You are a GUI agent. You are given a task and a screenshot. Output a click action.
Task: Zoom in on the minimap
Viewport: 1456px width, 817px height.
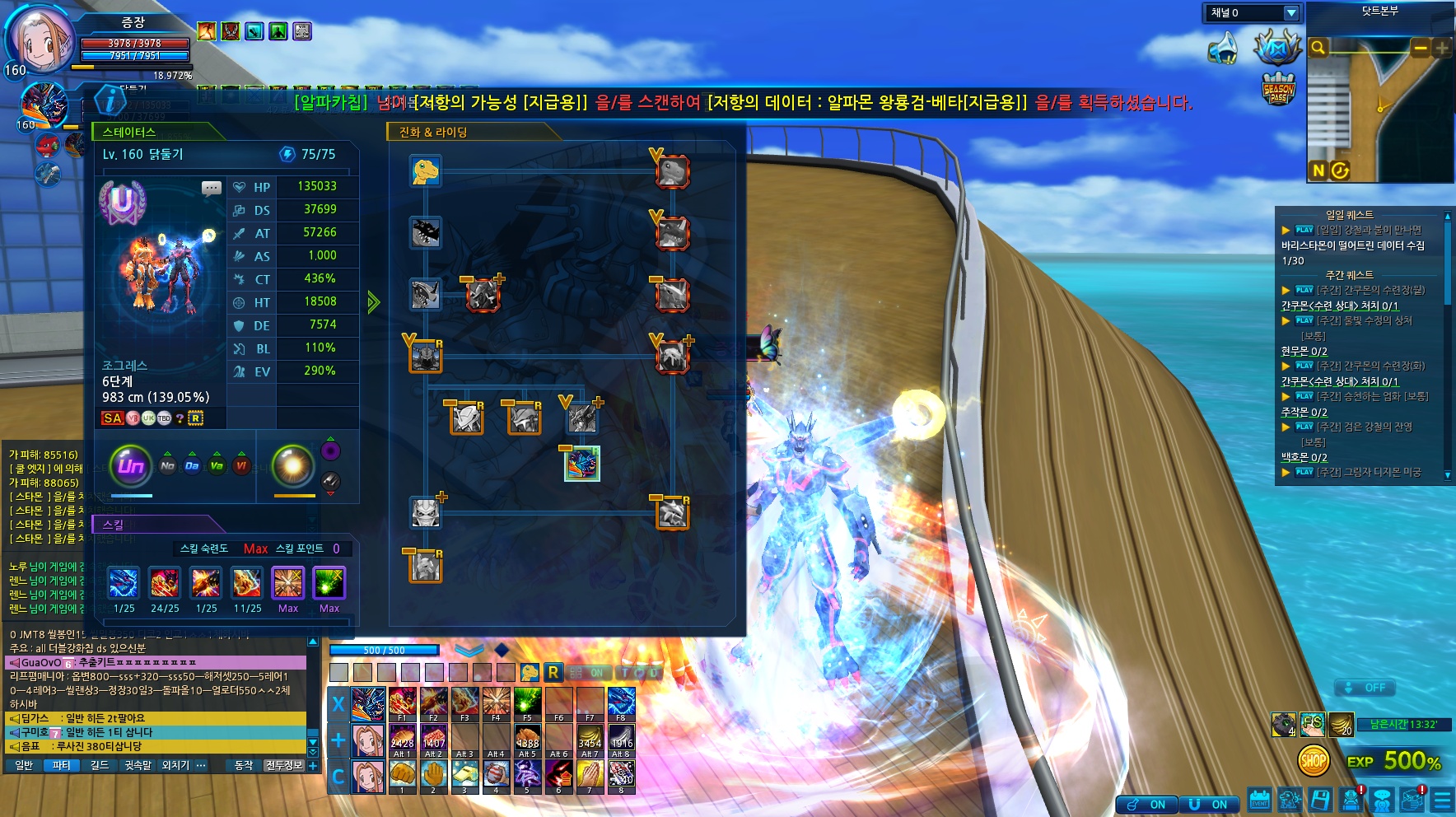(1441, 49)
